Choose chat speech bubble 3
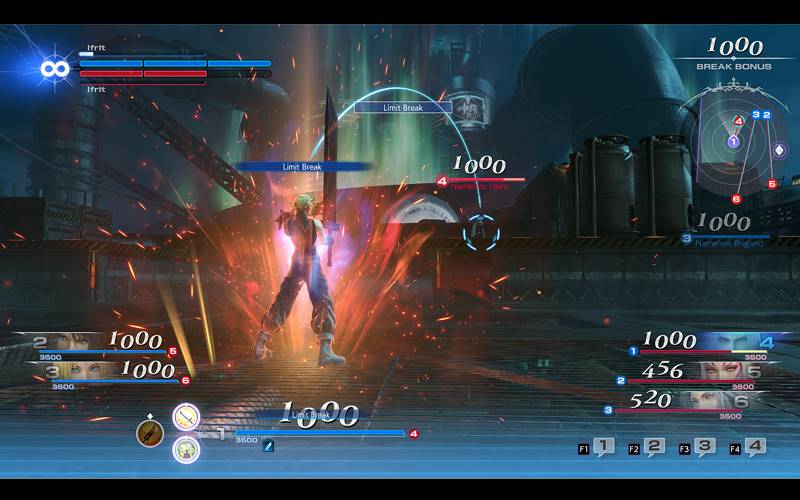 pos(704,448)
